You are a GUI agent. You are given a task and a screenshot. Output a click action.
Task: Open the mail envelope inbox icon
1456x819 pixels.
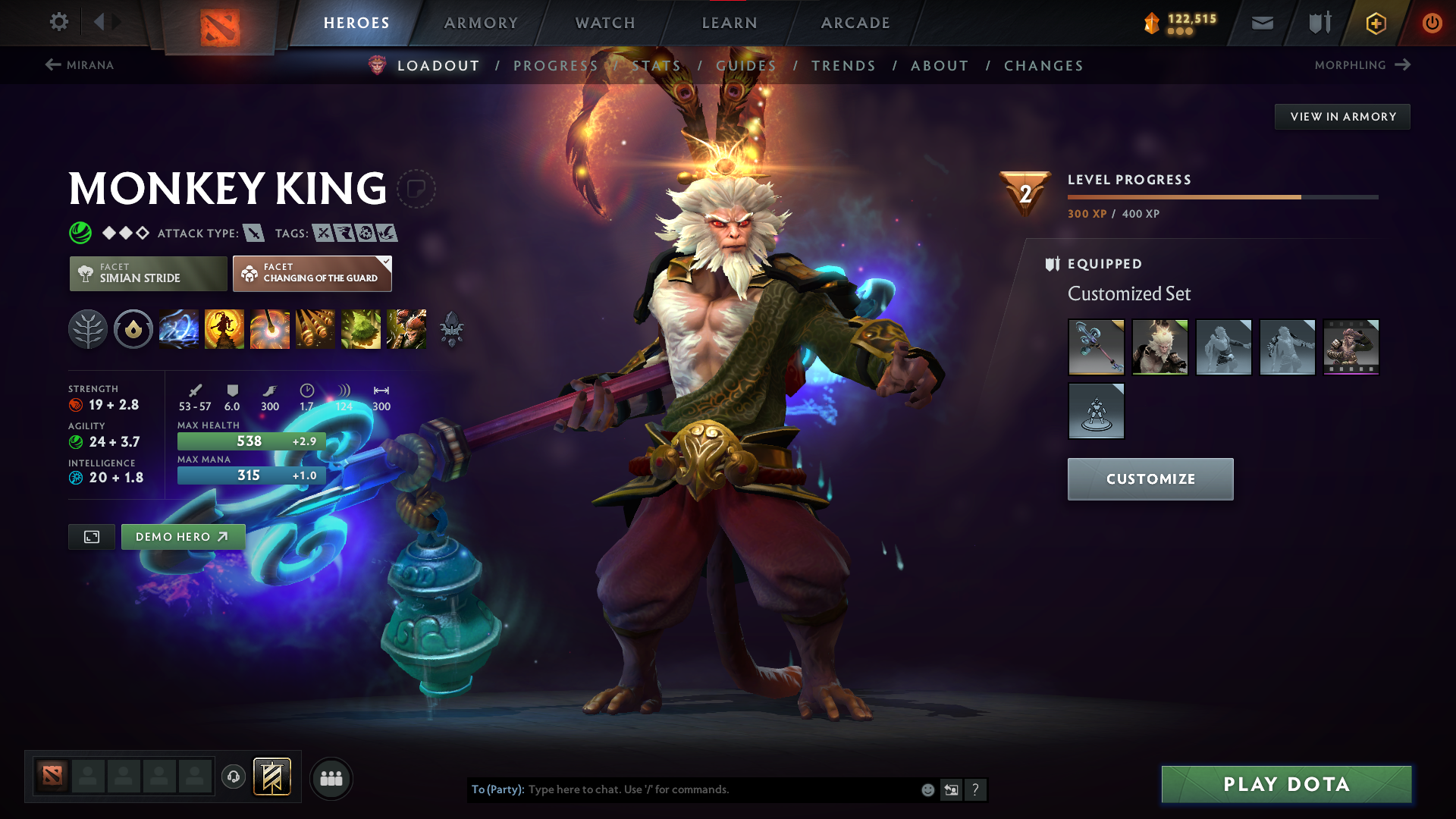(1262, 23)
